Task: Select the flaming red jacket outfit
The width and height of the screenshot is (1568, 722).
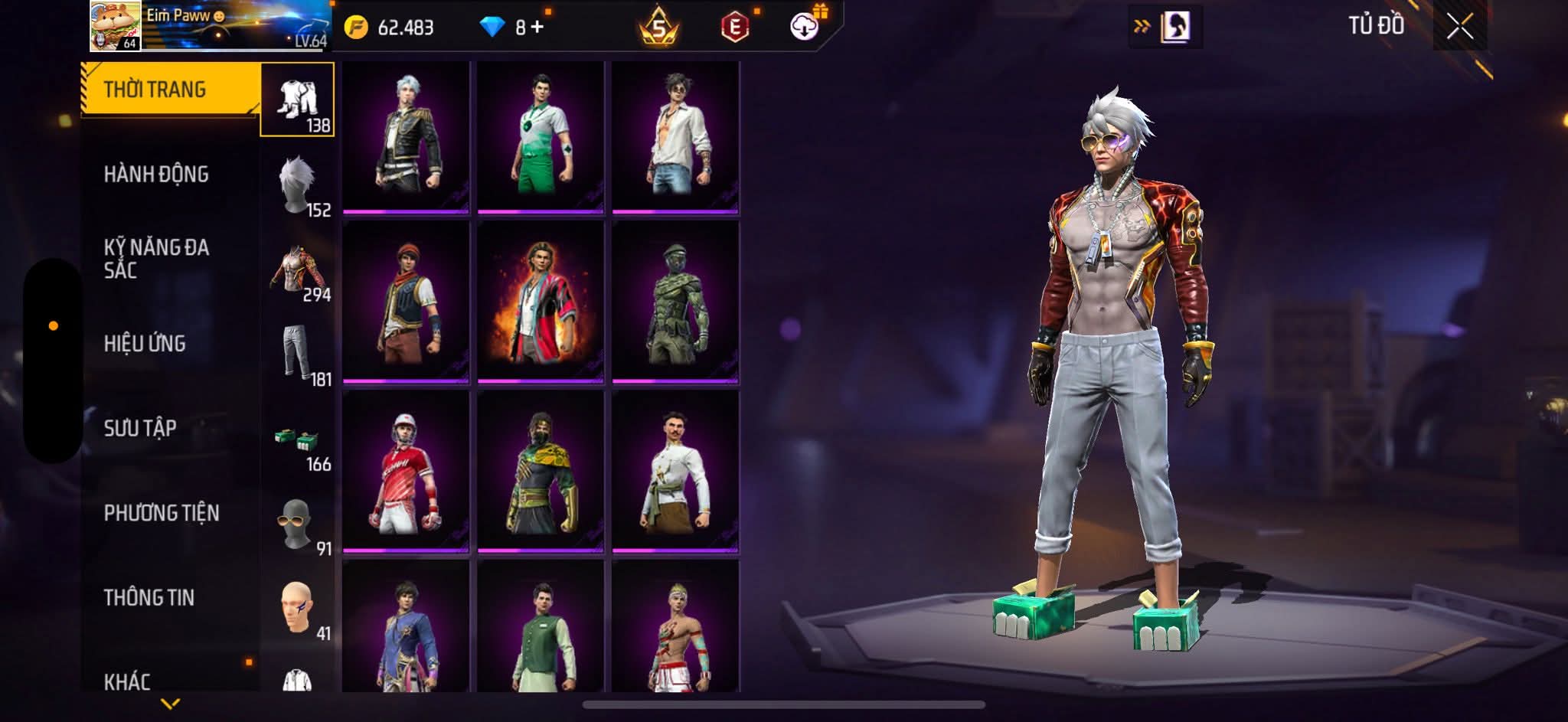Action: coord(541,302)
